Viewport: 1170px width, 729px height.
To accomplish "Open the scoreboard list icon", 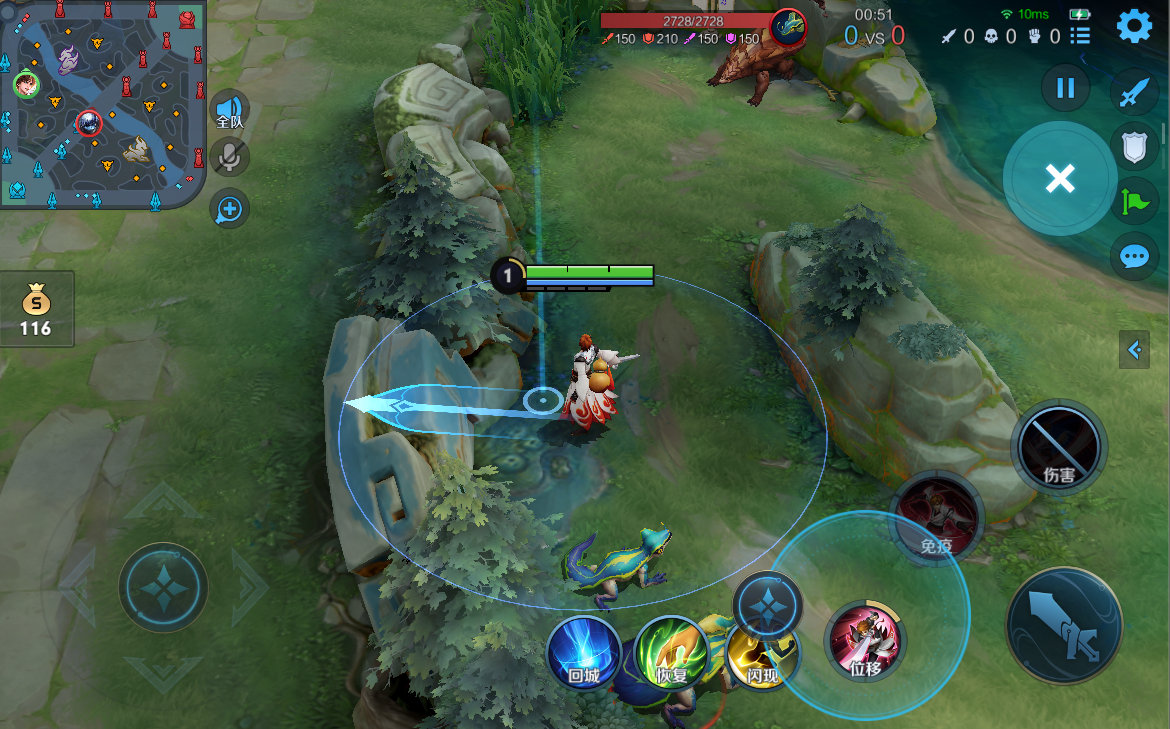I will (1080, 36).
